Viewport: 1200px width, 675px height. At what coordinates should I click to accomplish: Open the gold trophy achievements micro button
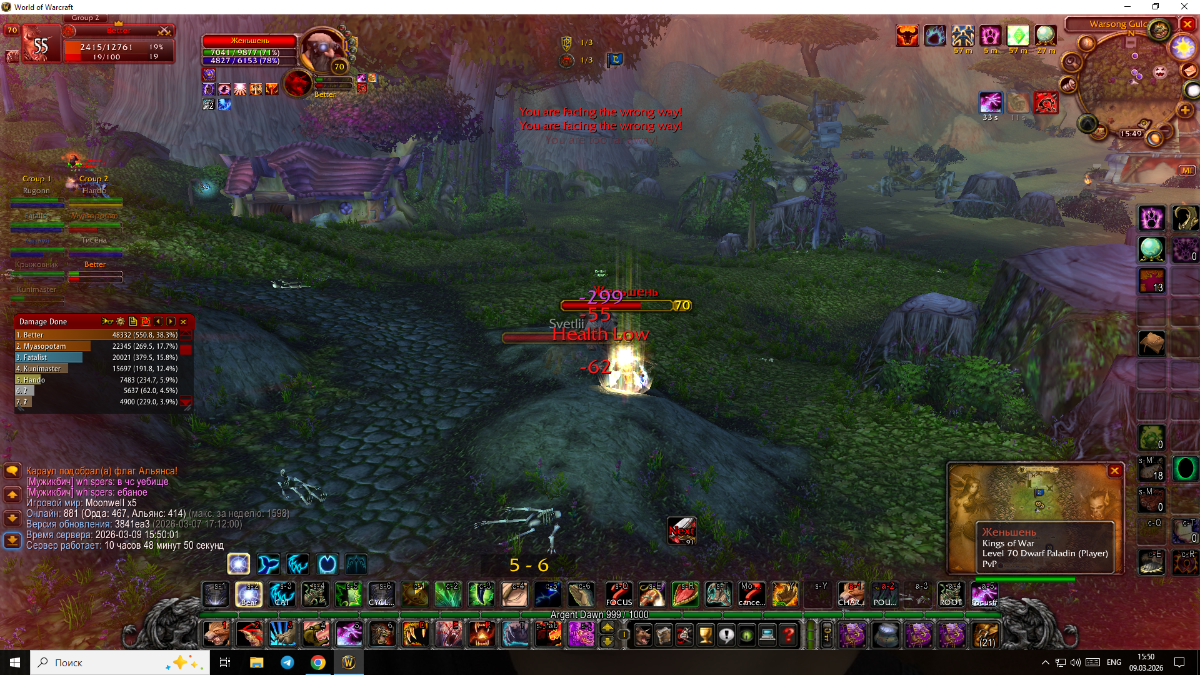tap(705, 634)
